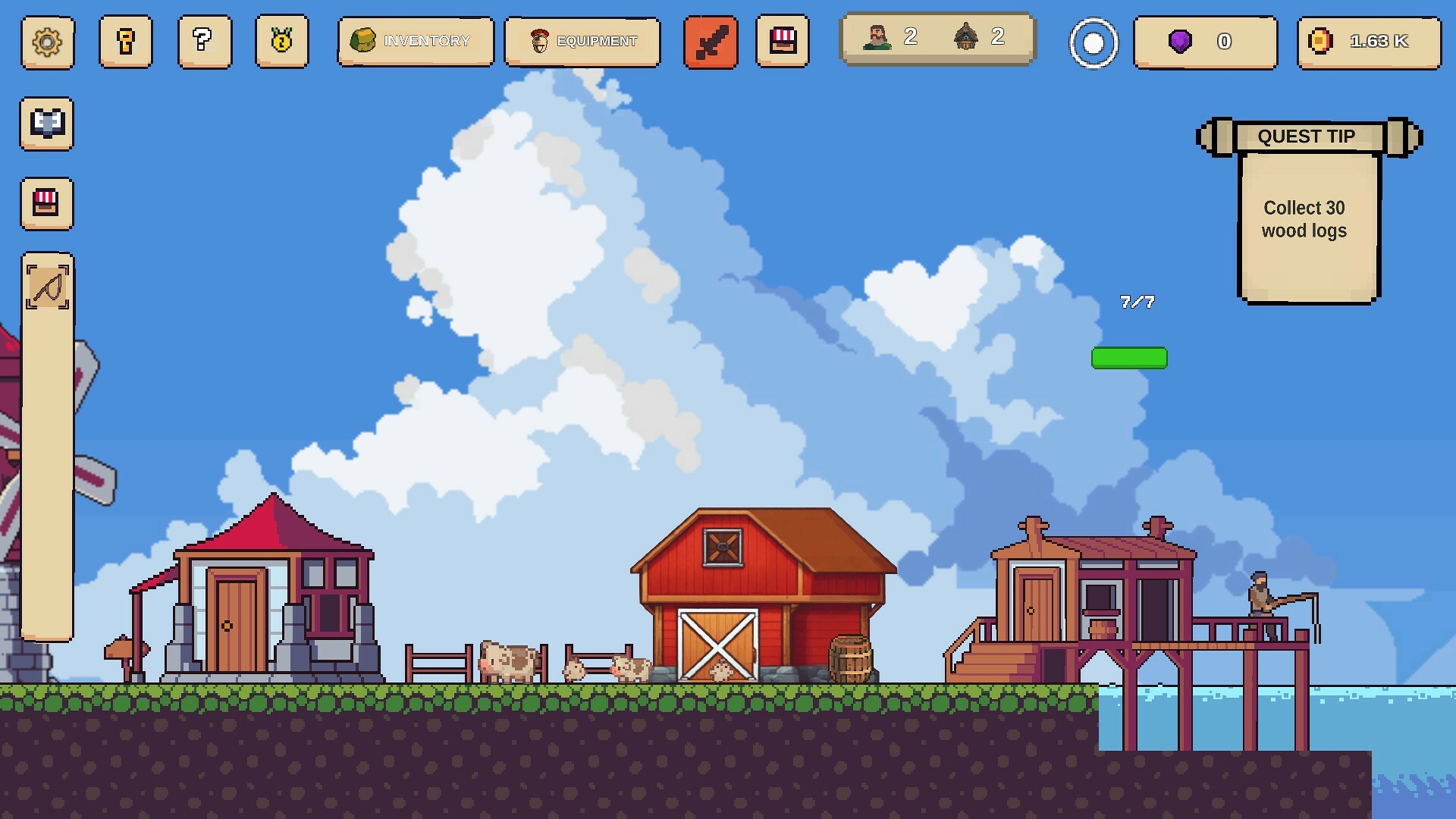Open combat mode with the red sword icon
The height and width of the screenshot is (819, 1456).
[x=710, y=42]
